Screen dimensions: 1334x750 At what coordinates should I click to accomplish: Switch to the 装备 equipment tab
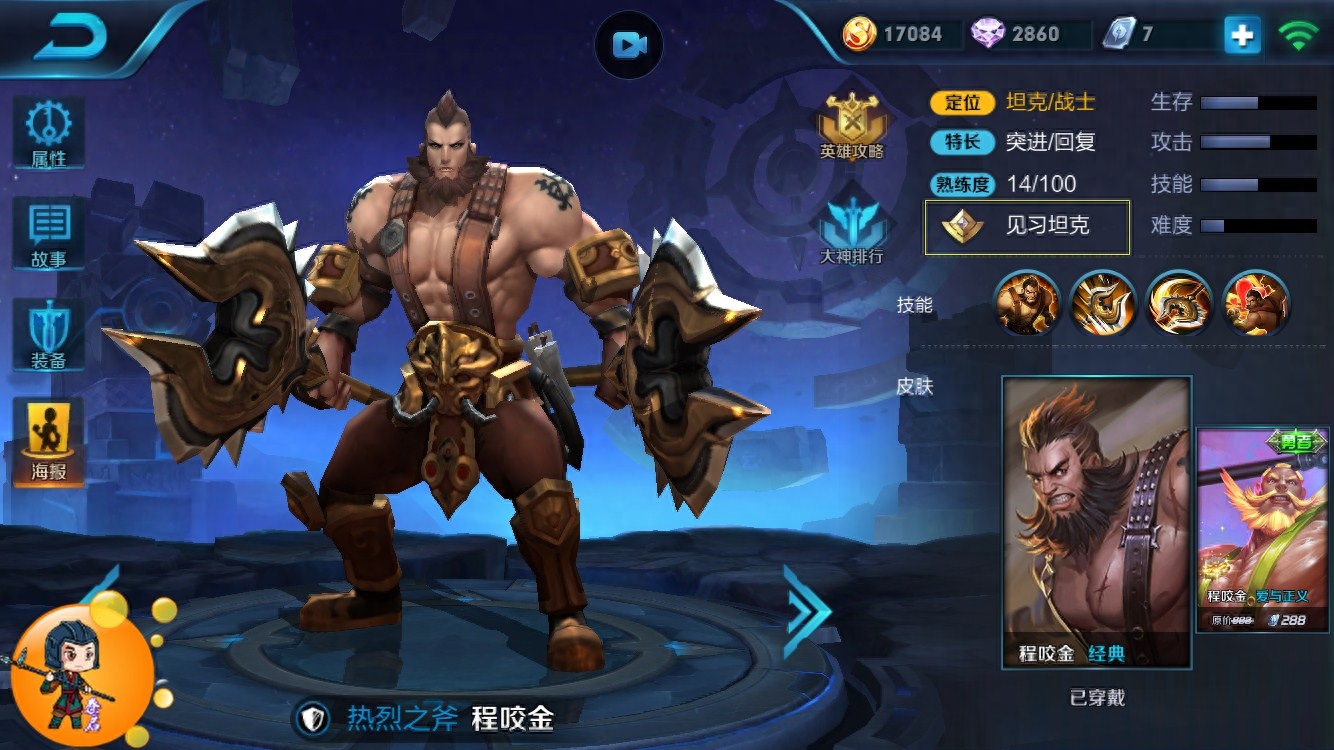pyautogui.click(x=48, y=336)
